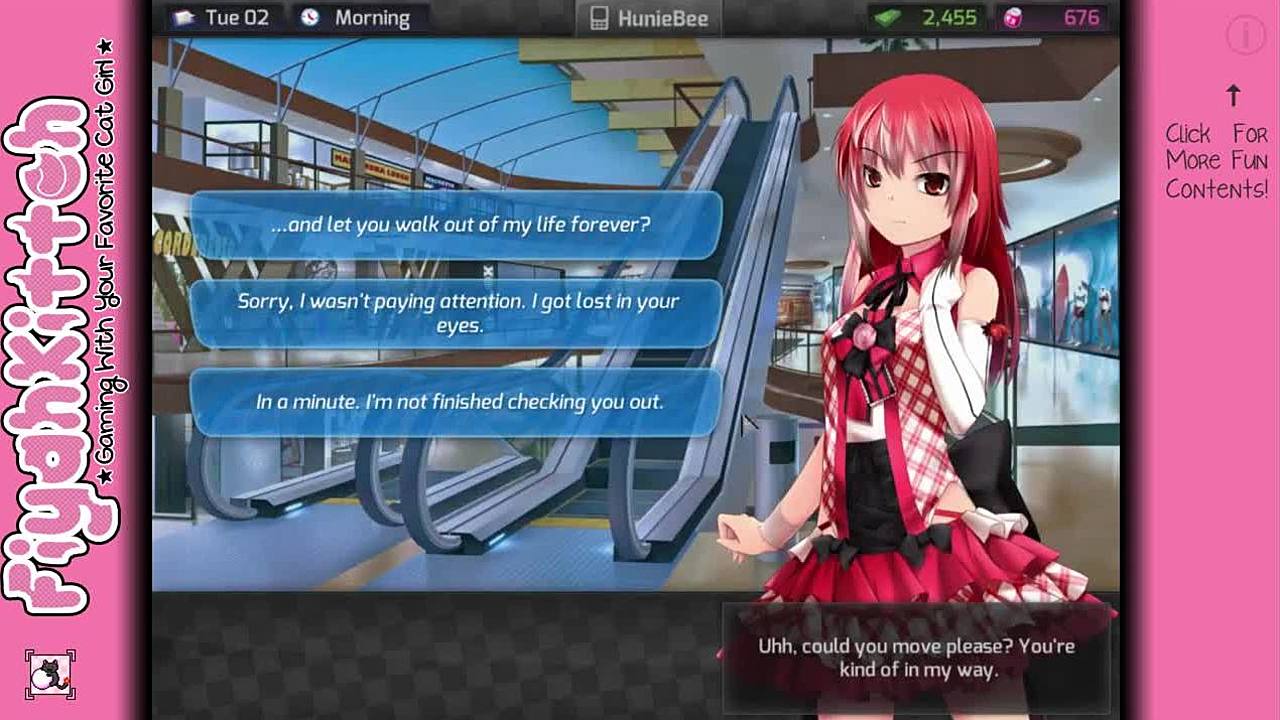The width and height of the screenshot is (1280, 720).
Task: Click the info card icon in the corner
Action: pos(1245,36)
